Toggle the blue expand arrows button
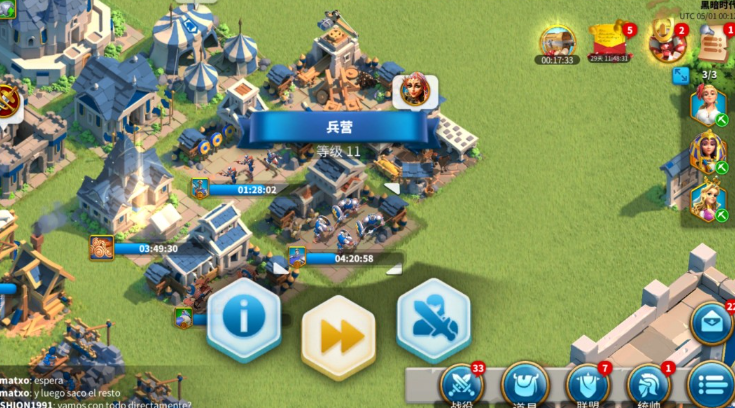The width and height of the screenshot is (735, 408). pos(680,76)
